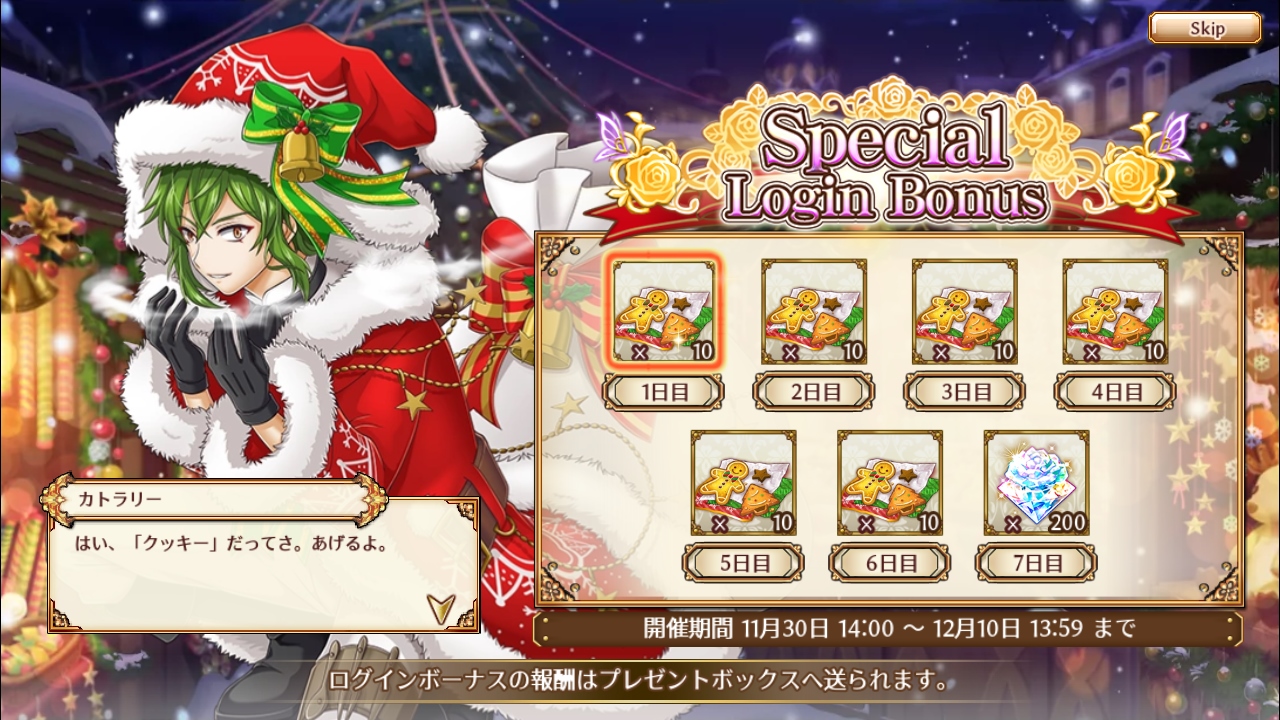This screenshot has height=720, width=1280.
Task: Click the 4日目 cookie reward tile
Action: click(1114, 313)
